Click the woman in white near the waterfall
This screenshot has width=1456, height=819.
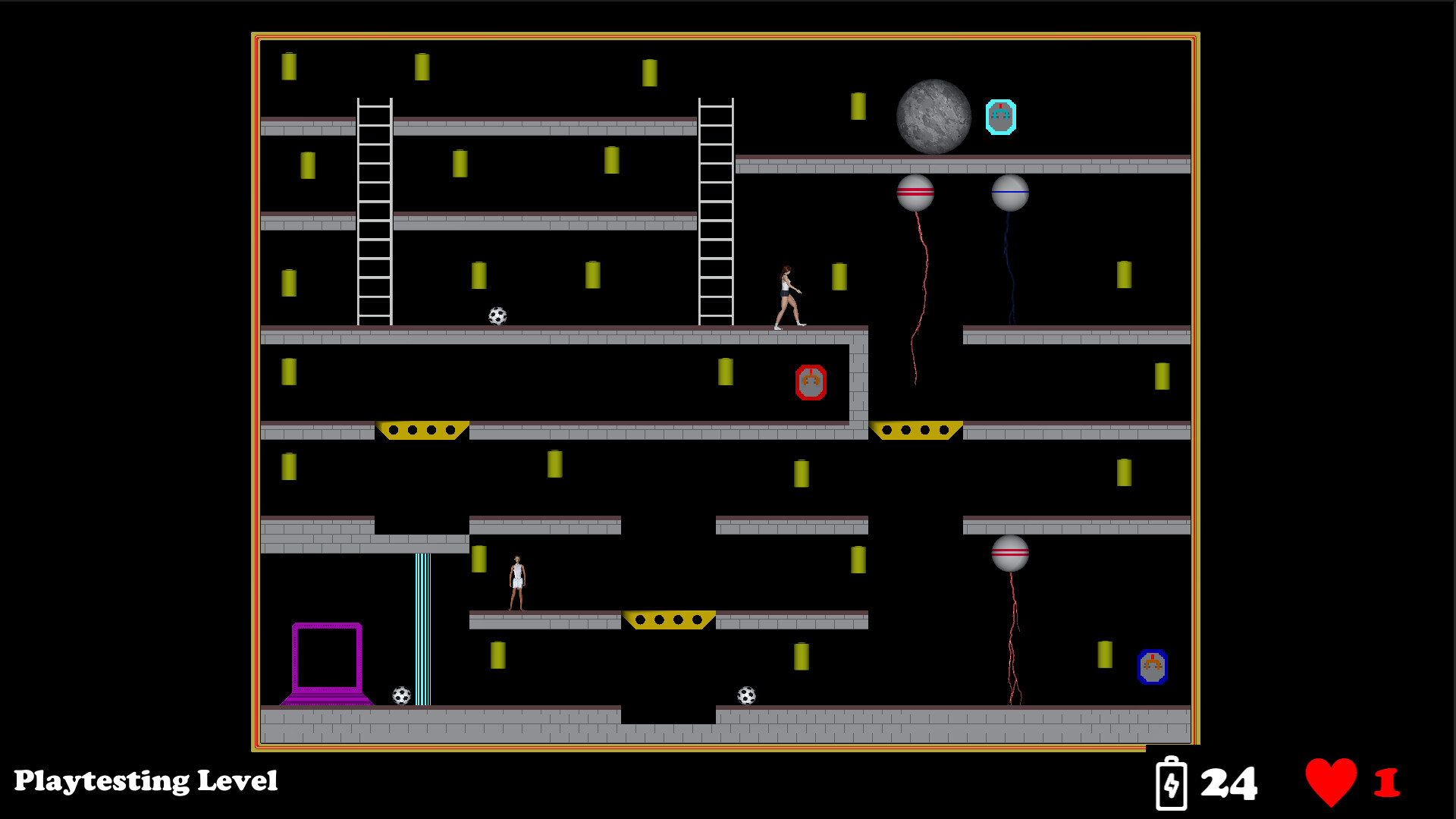(x=516, y=580)
